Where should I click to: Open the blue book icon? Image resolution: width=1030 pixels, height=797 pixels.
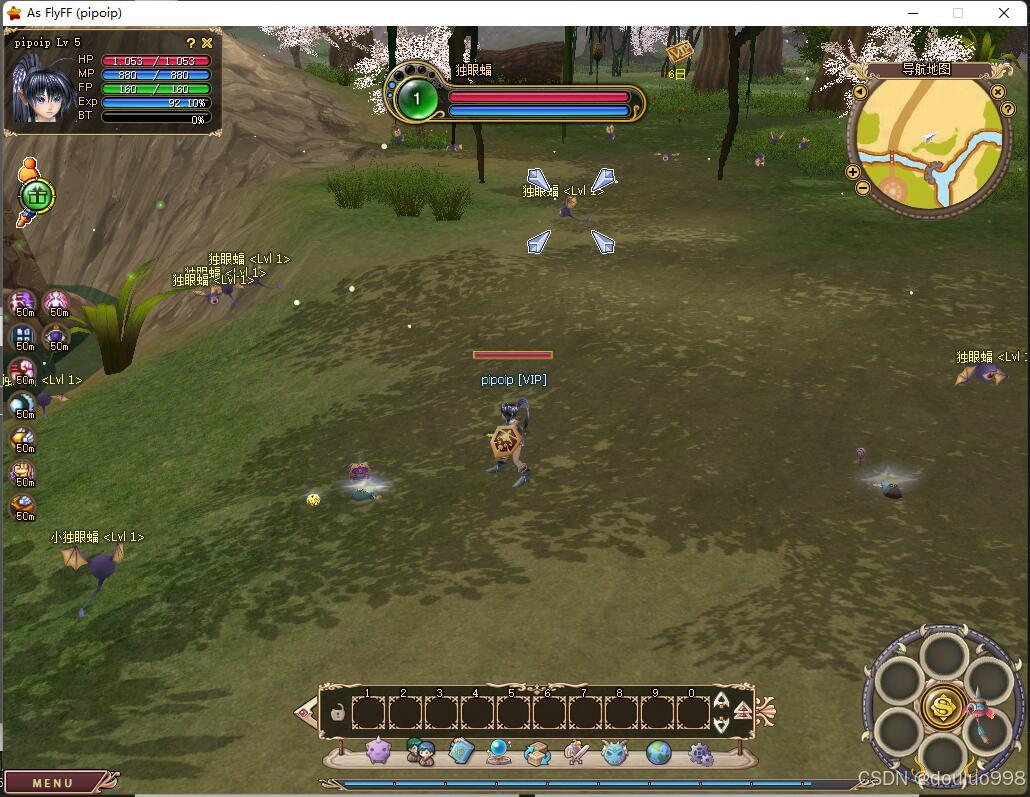[460, 751]
